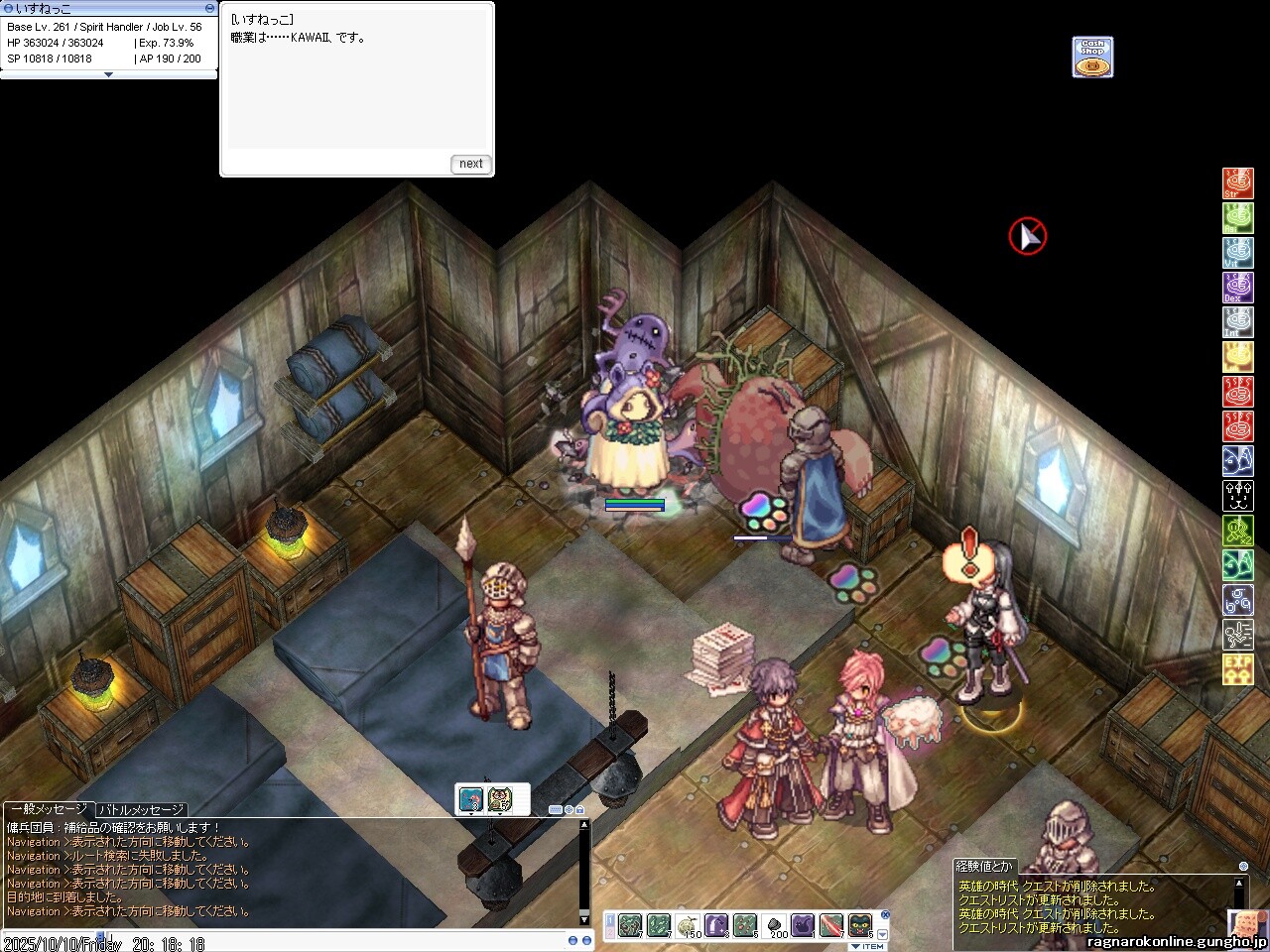1270x952 pixels.
Task: Click the Str food buff icon
Action: pos(1237,183)
